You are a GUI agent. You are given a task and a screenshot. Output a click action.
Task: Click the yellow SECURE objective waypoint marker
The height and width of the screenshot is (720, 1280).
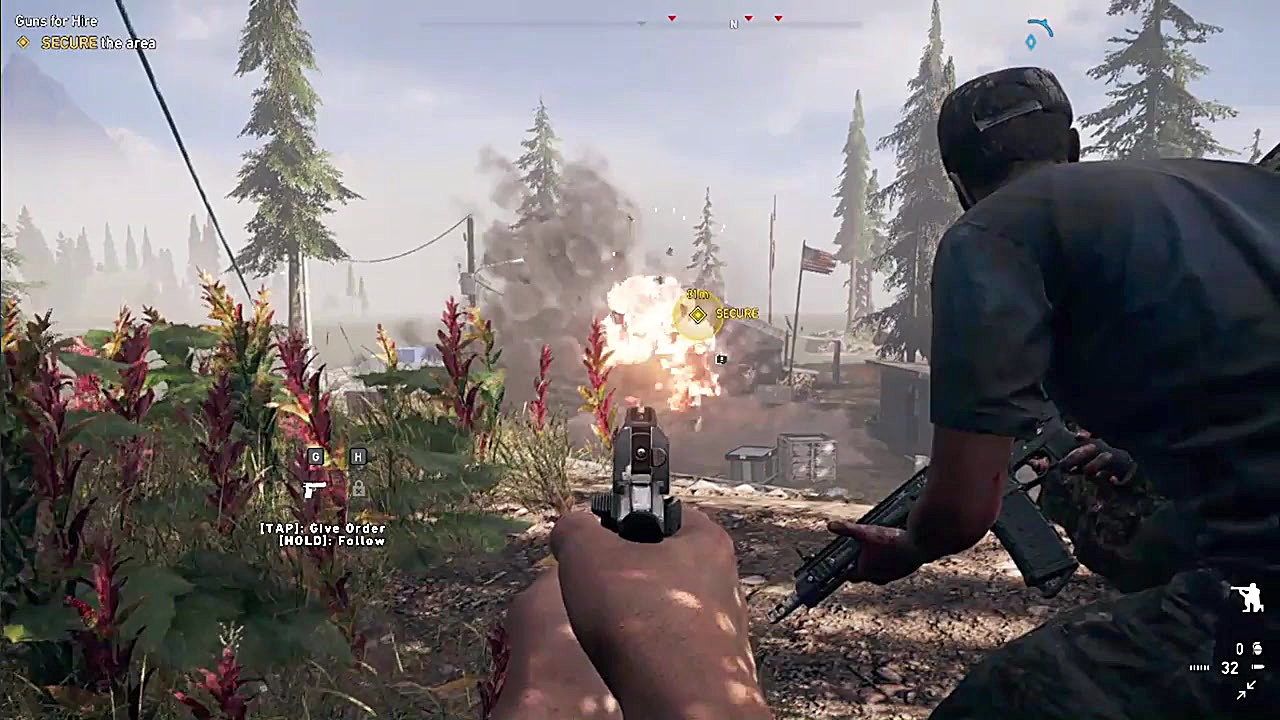coord(698,315)
